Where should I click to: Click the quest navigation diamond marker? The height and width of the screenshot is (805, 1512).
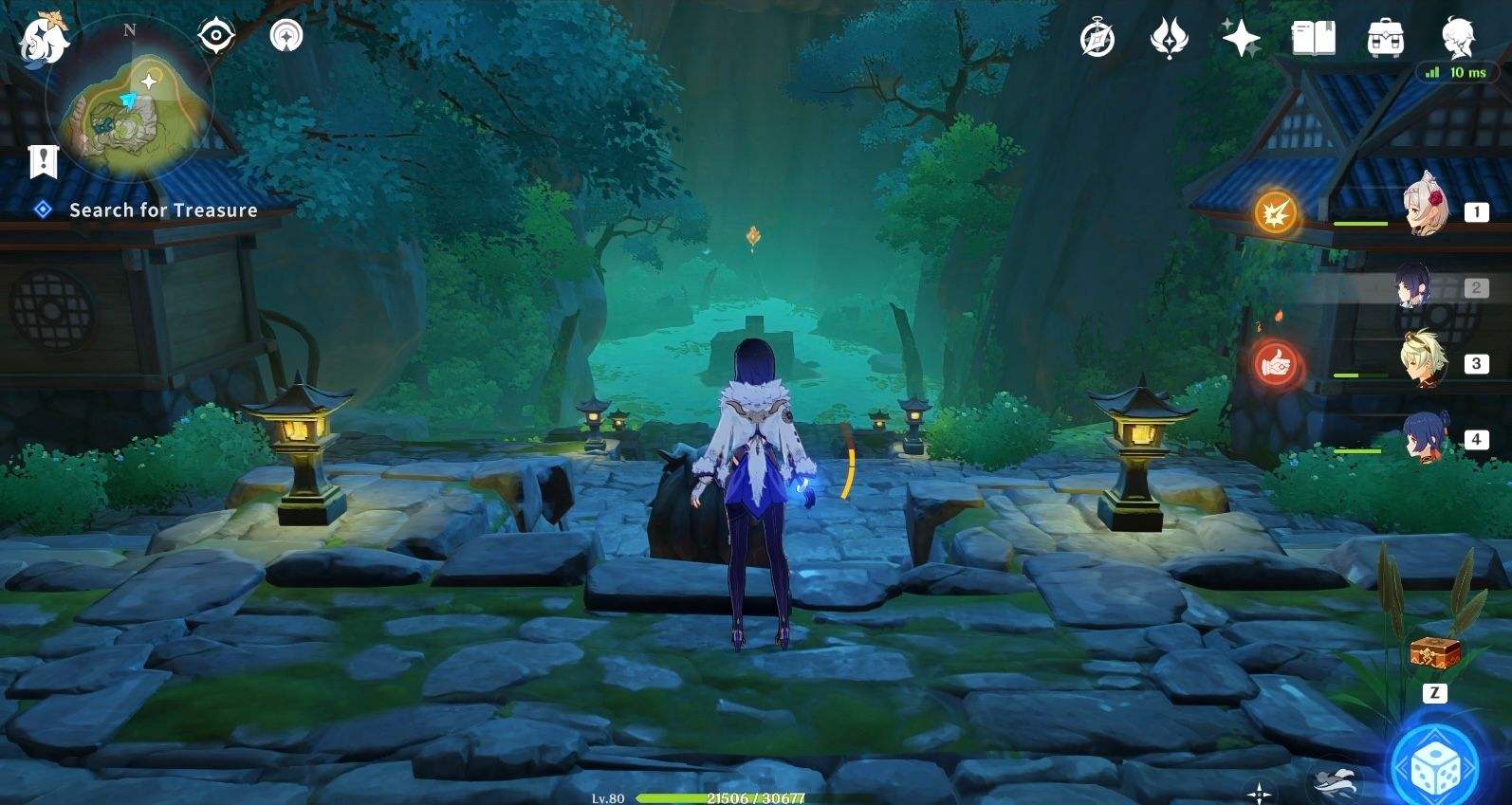coord(40,210)
